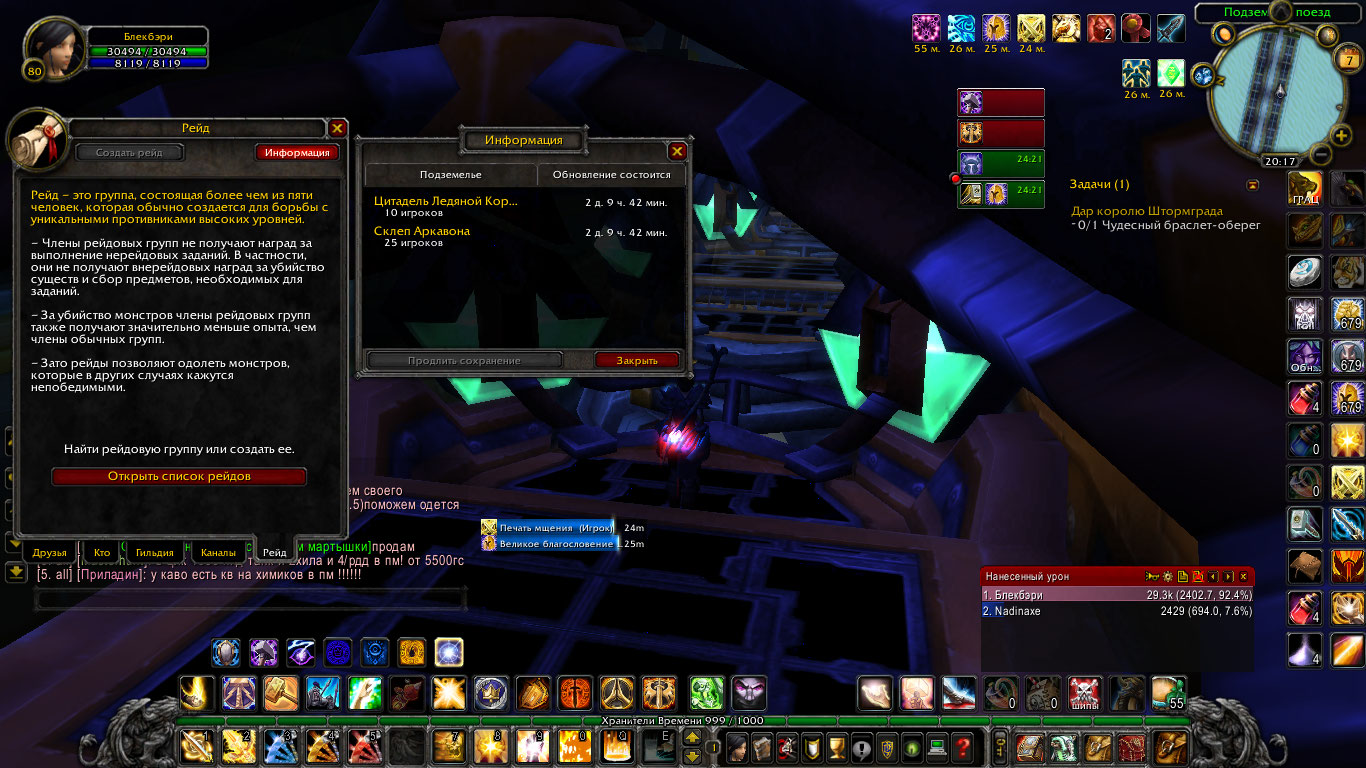Select Nadinaxe row in damage meter
The image size is (1366, 768).
pos(1117,611)
